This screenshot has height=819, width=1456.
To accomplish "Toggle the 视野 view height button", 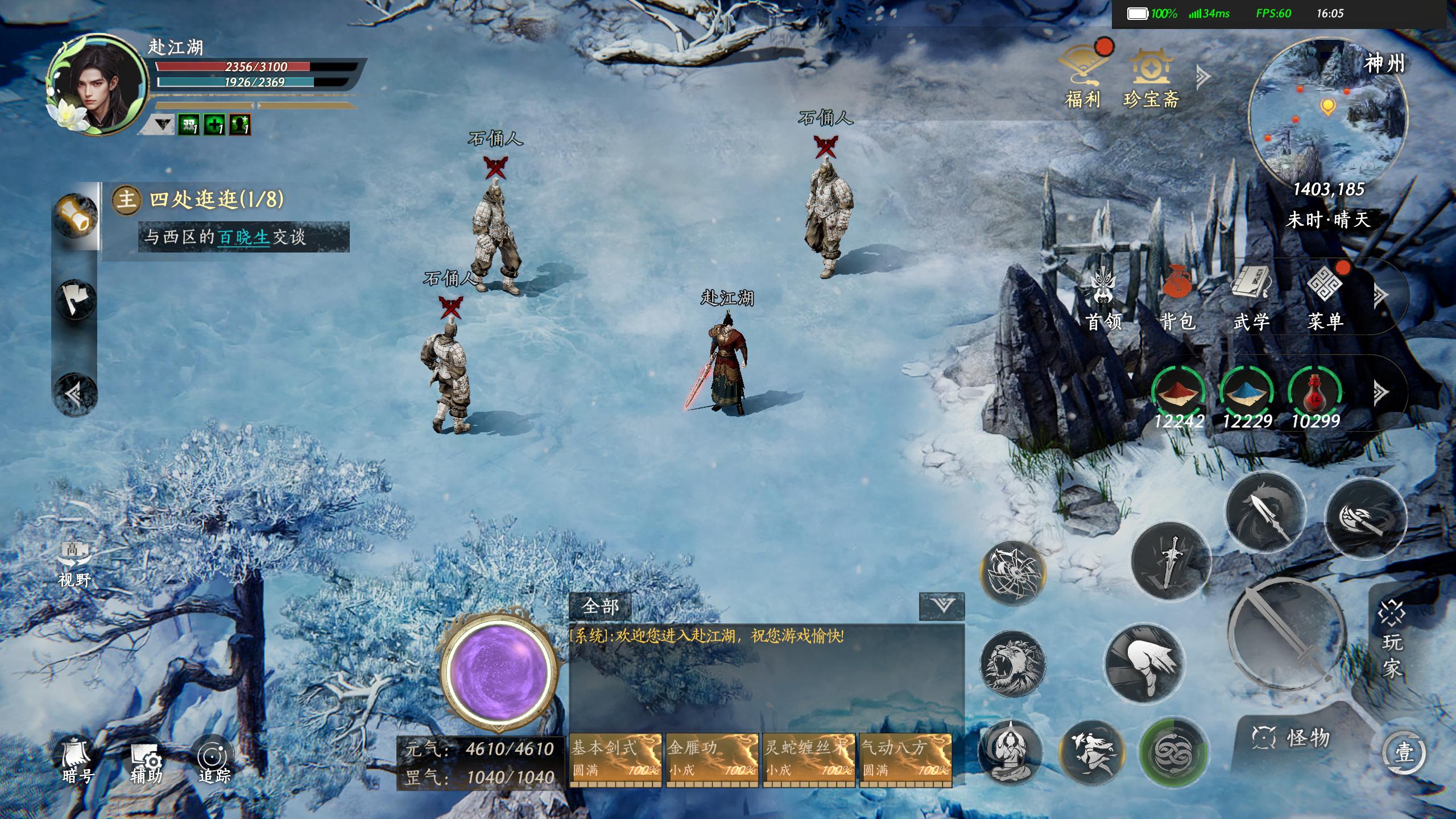I will coord(75,563).
